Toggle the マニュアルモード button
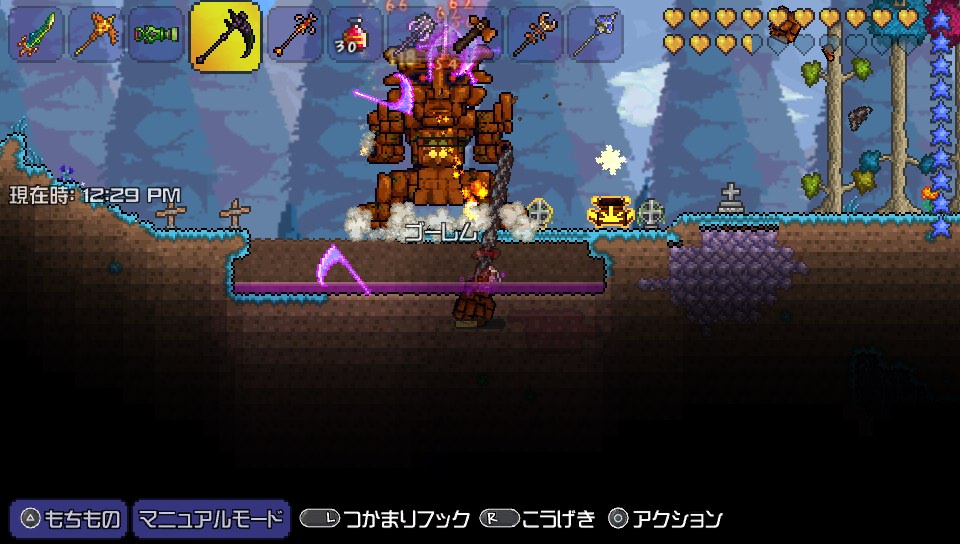Image resolution: width=960 pixels, height=544 pixels. pyautogui.click(x=210, y=518)
